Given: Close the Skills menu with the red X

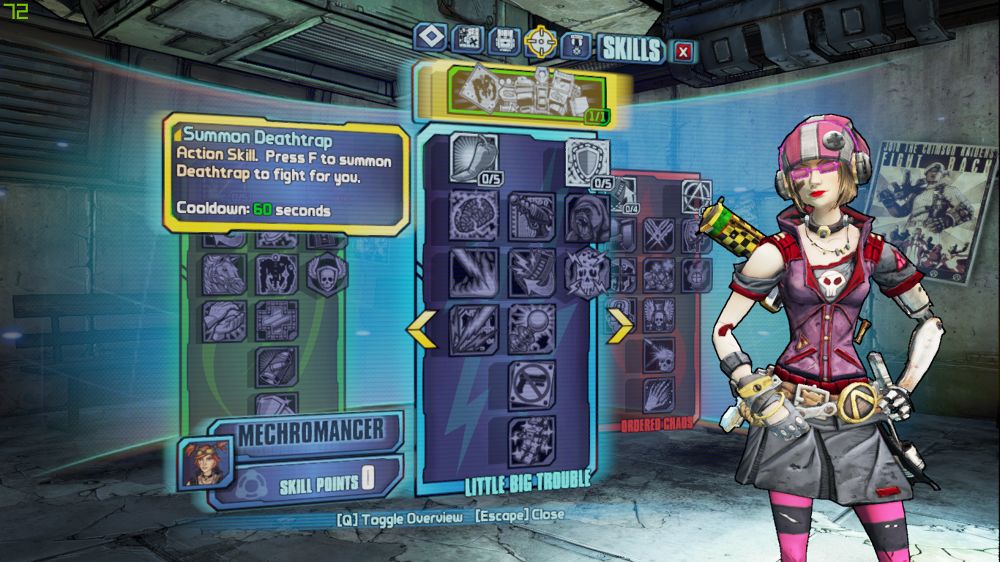Looking at the screenshot, I should (x=683, y=50).
